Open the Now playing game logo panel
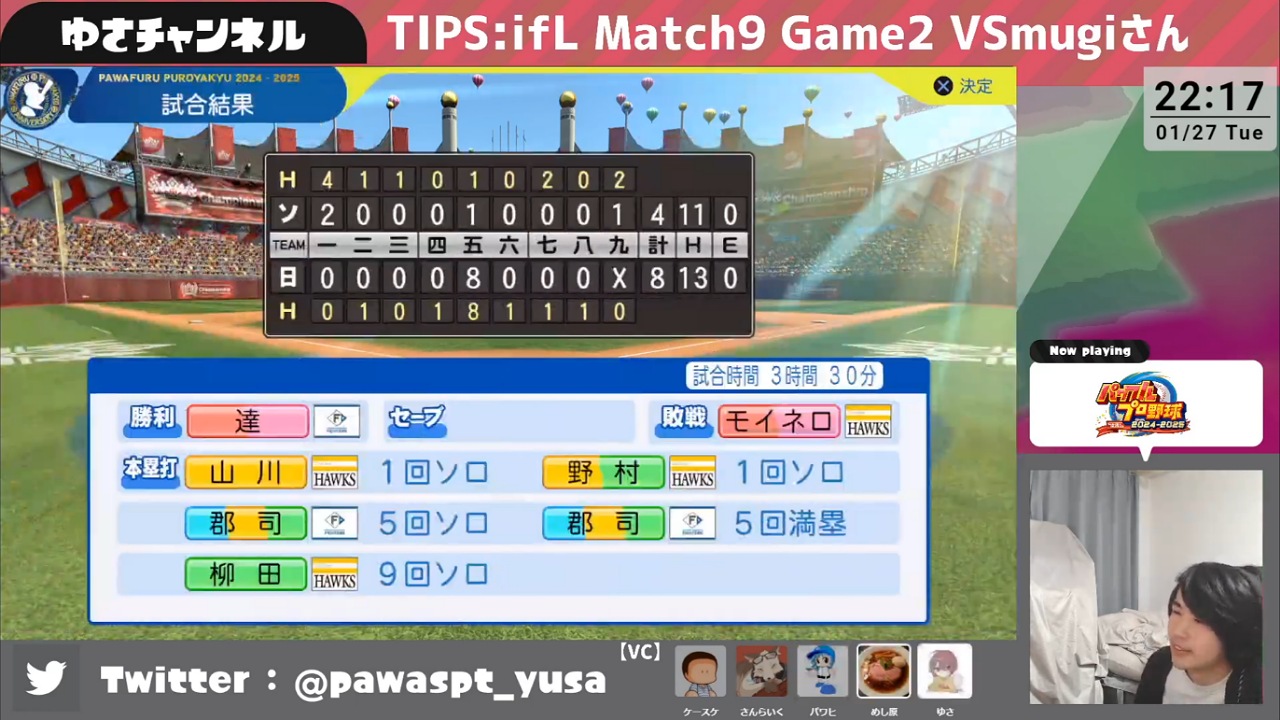Viewport: 1280px width, 720px height. [1145, 402]
